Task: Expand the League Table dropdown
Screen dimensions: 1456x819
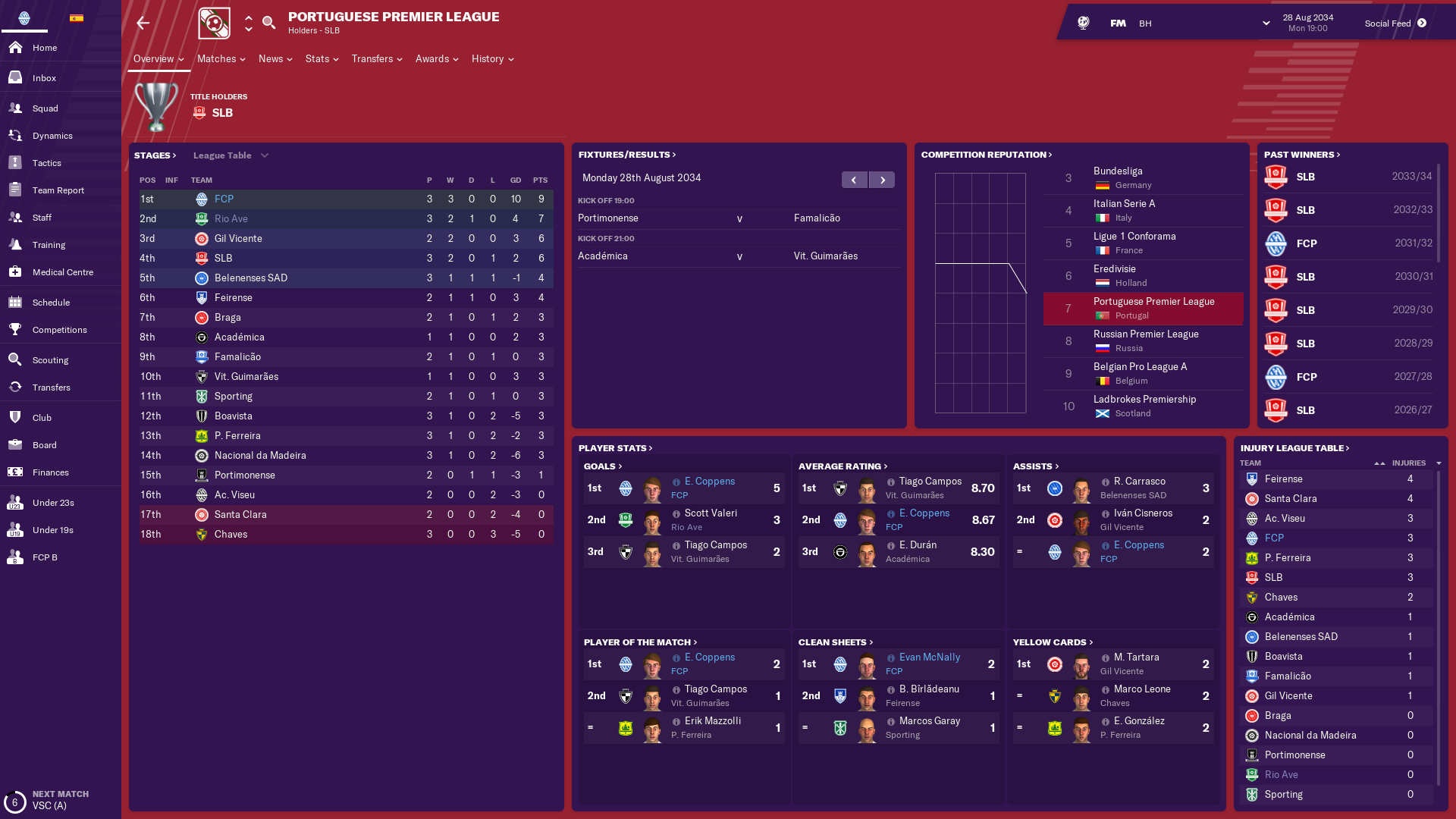Action: (x=231, y=155)
